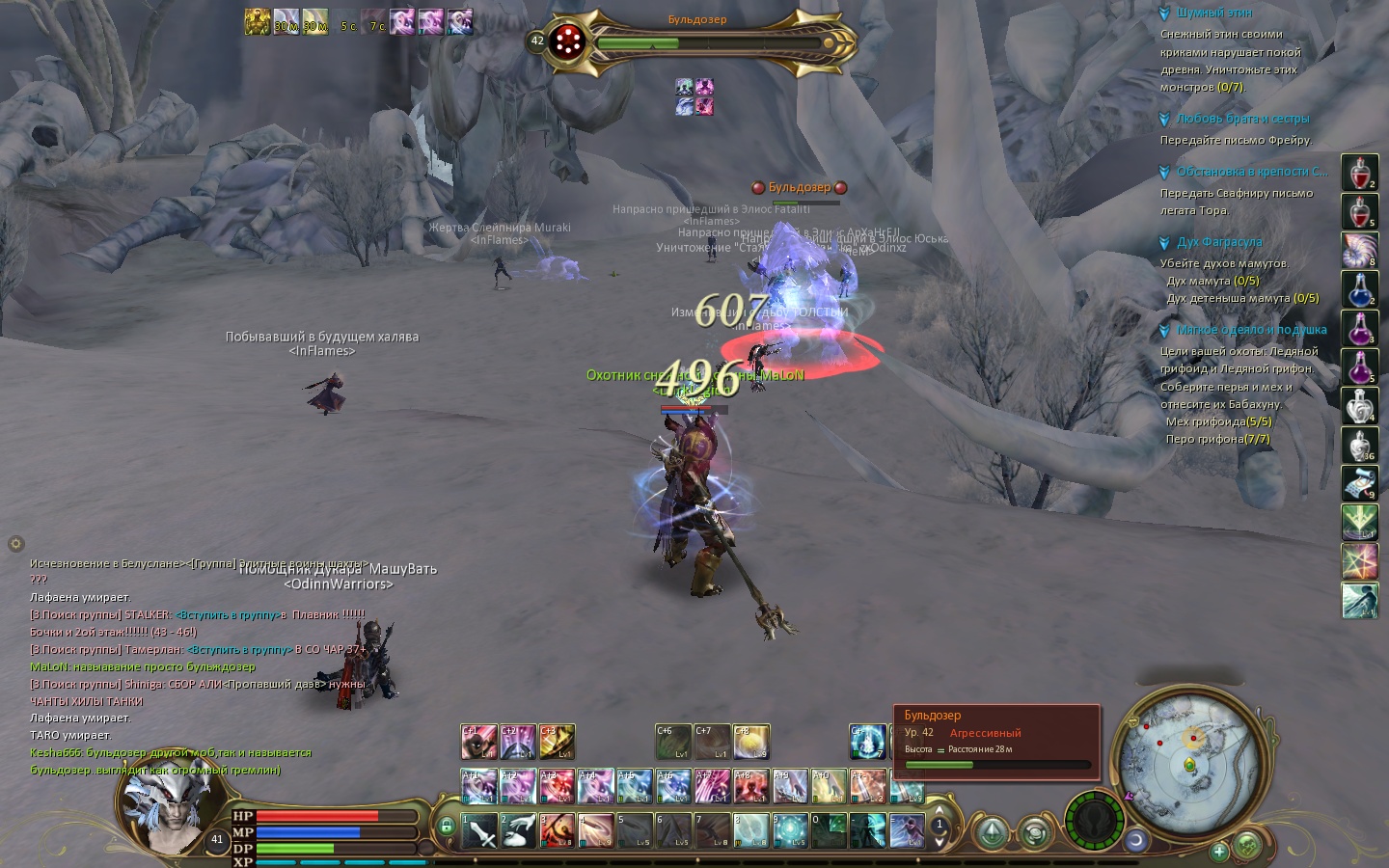Use the scroll item with count 9
Screen dimensions: 1389x868
[x=1359, y=483]
